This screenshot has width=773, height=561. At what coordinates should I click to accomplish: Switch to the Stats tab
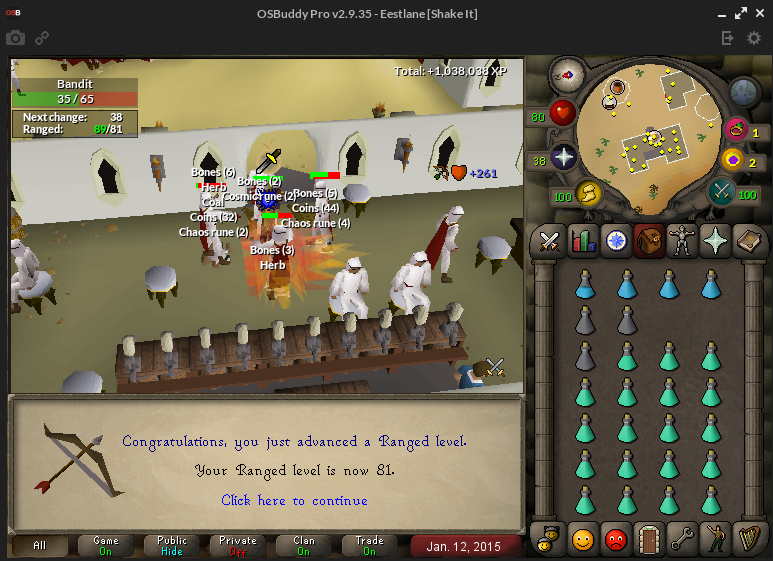click(x=582, y=241)
